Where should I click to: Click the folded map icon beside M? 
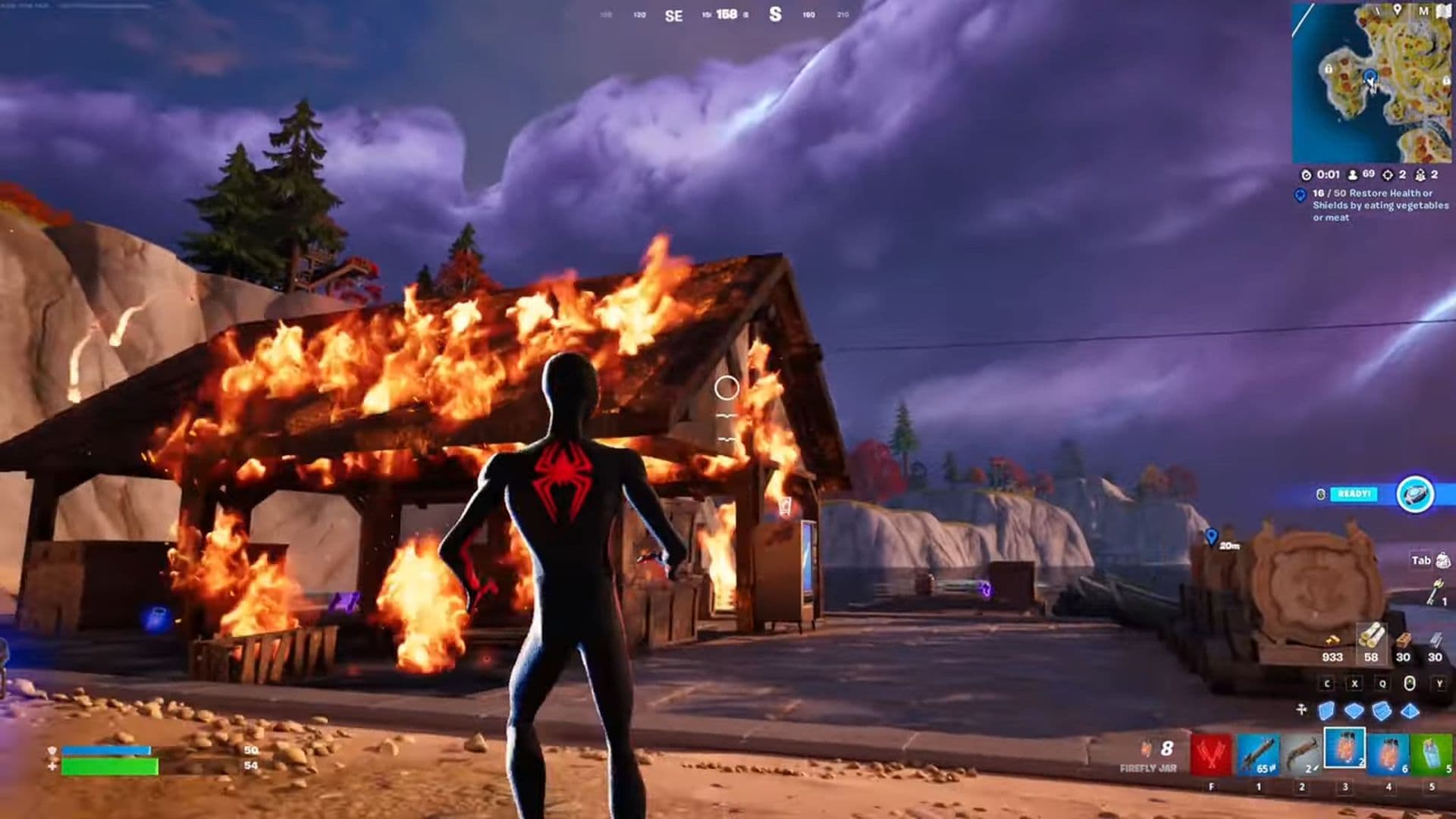click(1442, 11)
